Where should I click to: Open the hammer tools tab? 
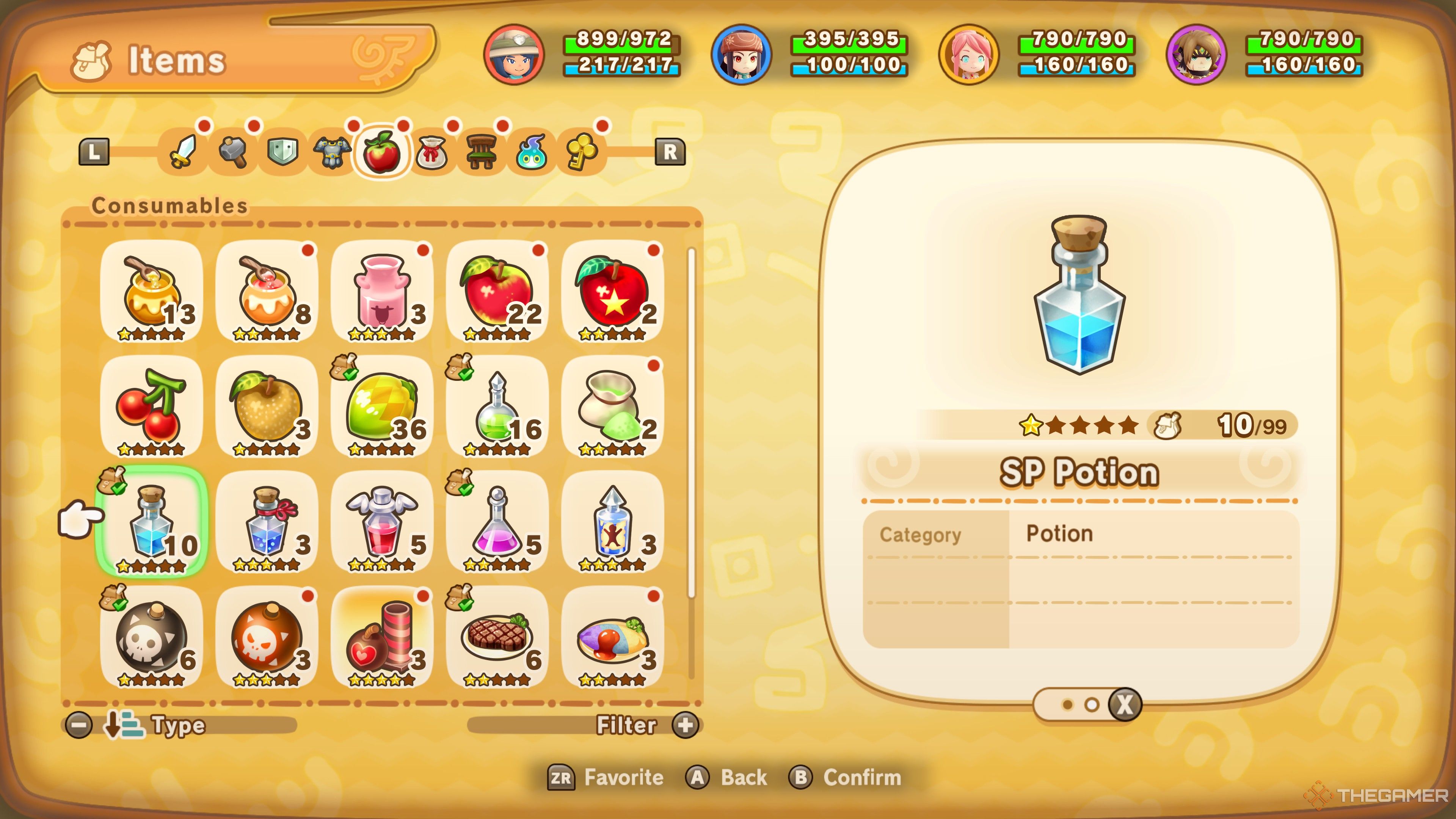[x=233, y=152]
